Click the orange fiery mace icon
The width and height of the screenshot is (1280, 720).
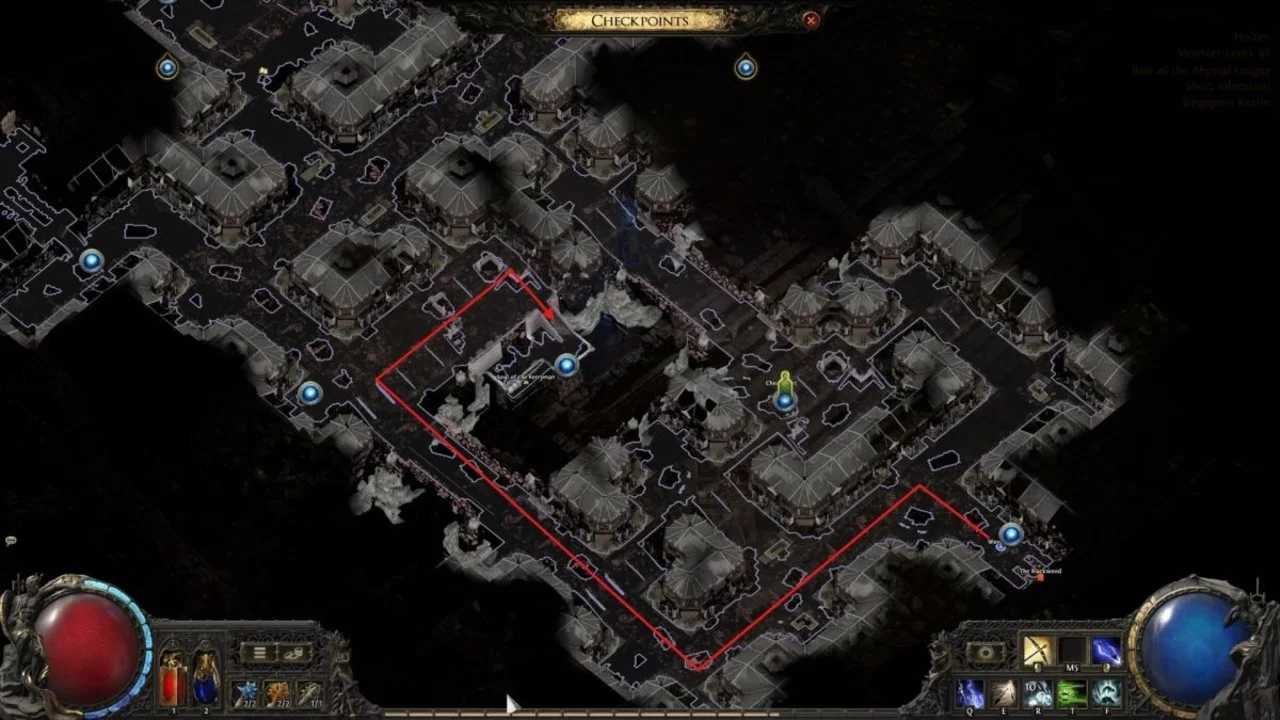[276, 692]
